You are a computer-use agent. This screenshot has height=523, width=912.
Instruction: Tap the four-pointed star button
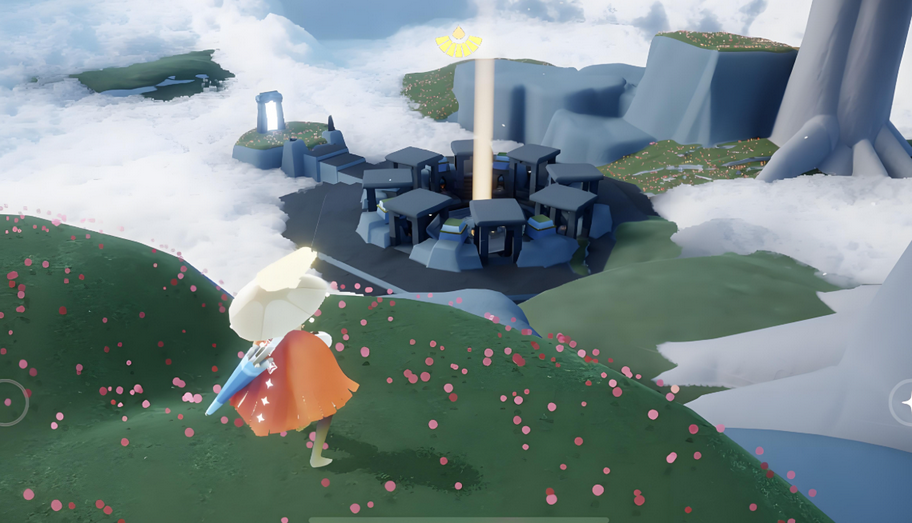[x=905, y=402]
